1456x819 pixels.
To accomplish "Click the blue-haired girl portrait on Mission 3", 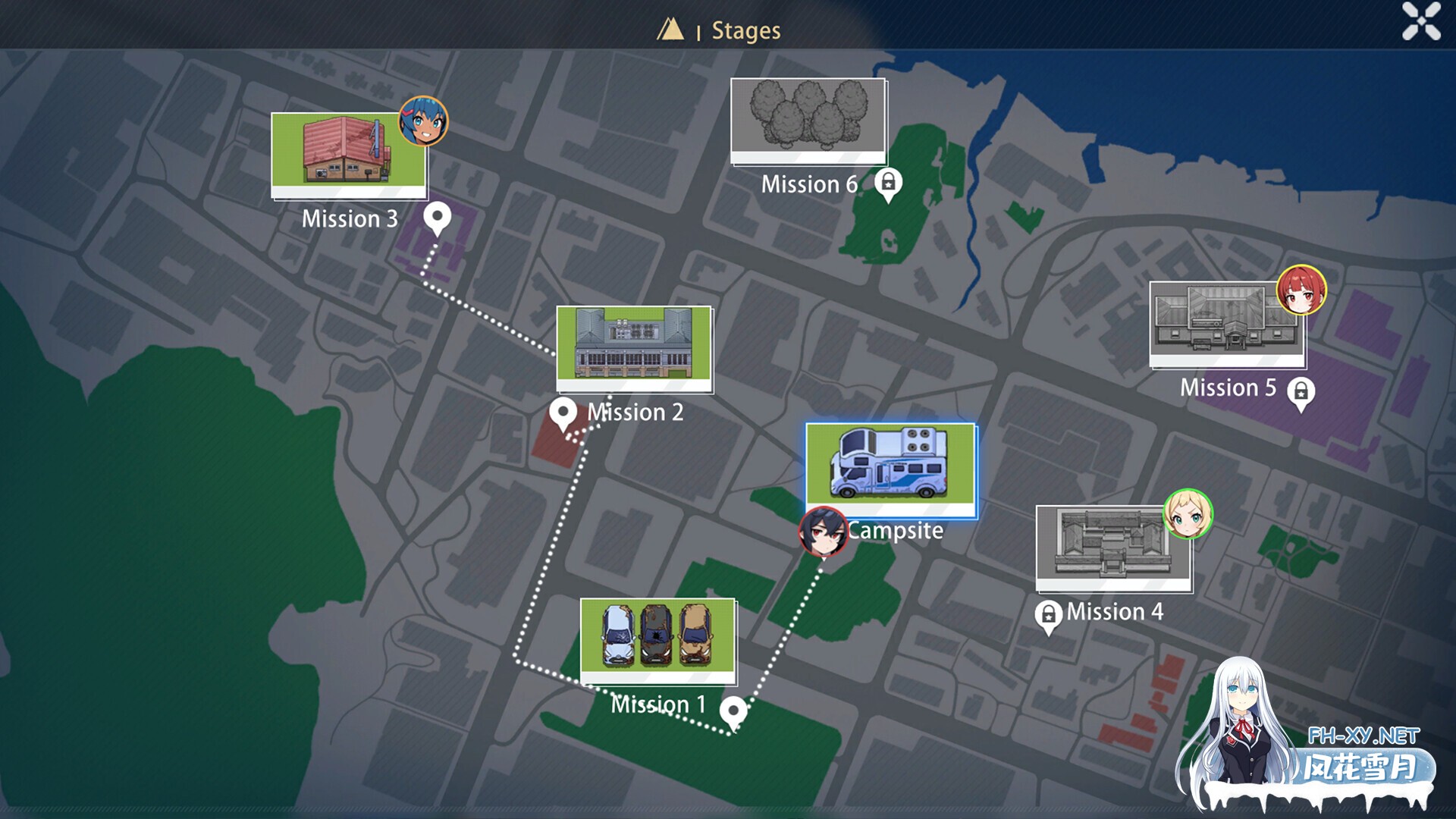I will [423, 121].
